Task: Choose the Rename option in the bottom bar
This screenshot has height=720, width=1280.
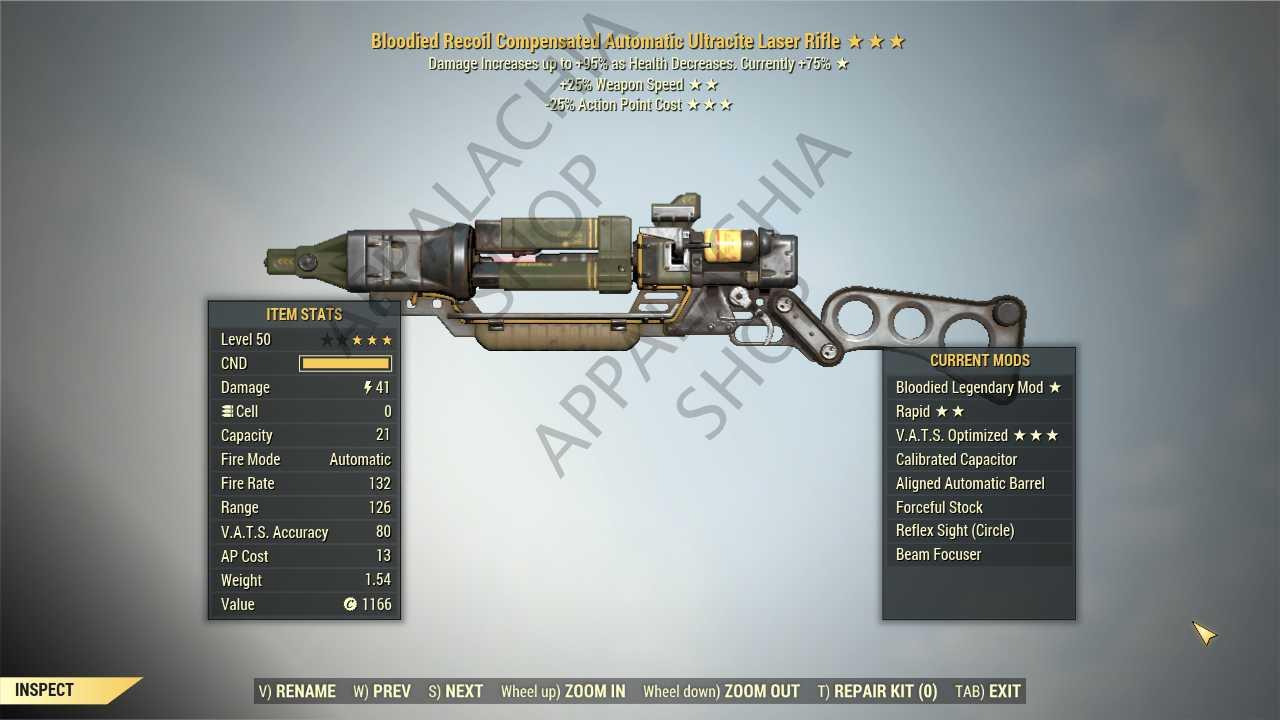Action: (297, 691)
